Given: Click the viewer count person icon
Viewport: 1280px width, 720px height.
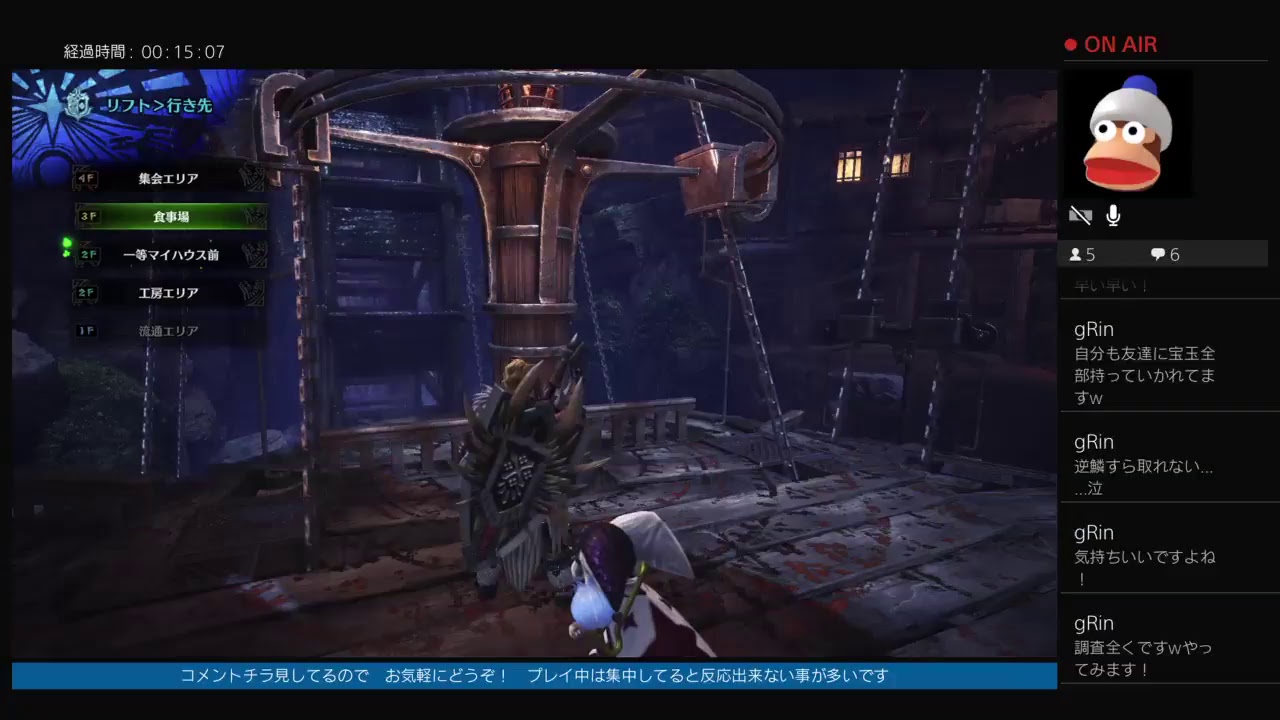Looking at the screenshot, I should tap(1078, 254).
